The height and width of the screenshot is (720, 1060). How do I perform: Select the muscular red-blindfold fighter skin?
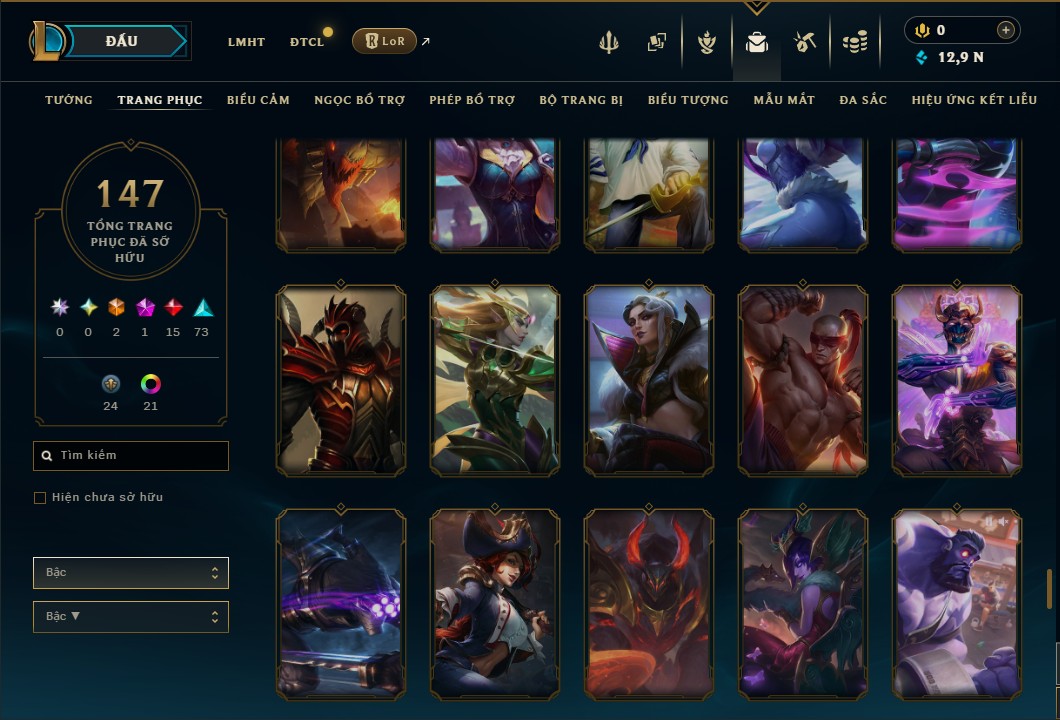[803, 380]
